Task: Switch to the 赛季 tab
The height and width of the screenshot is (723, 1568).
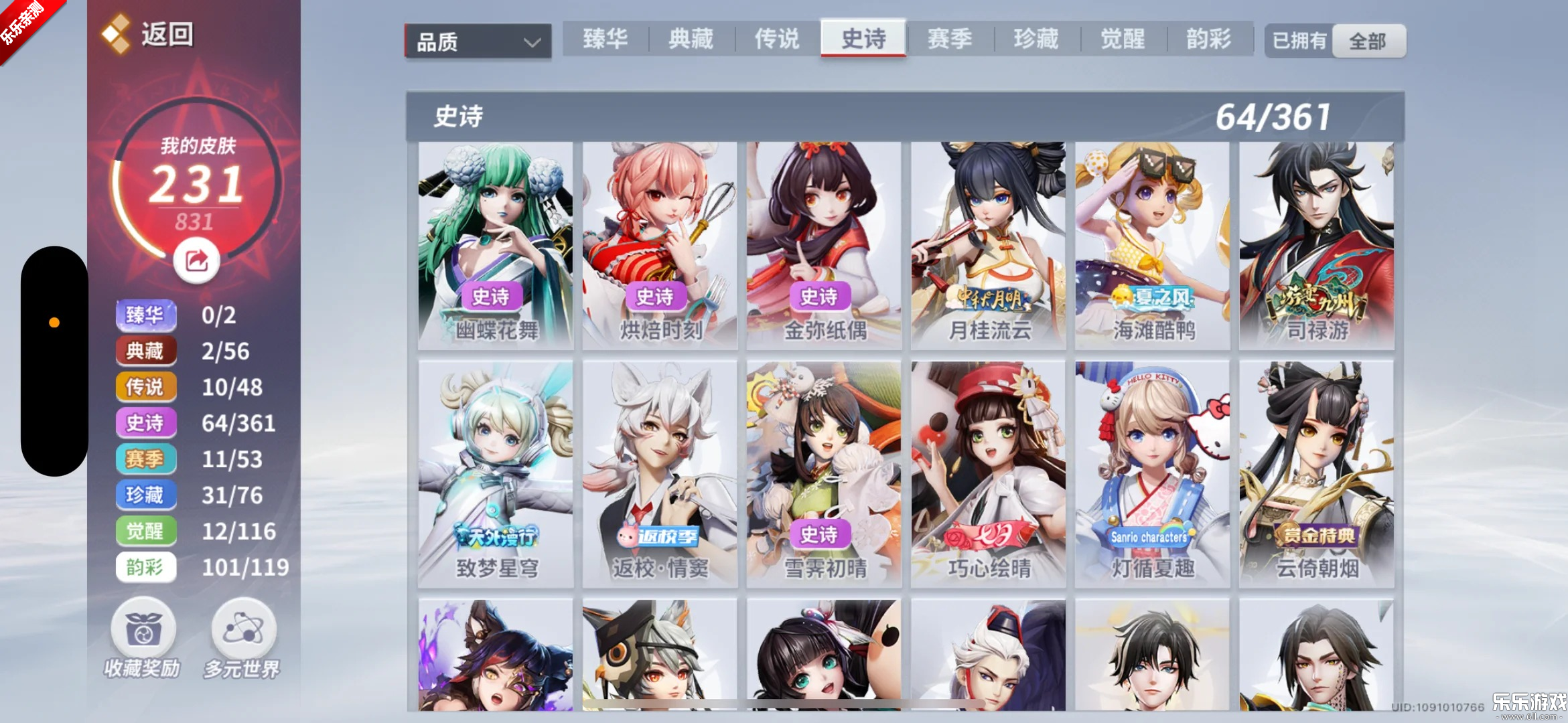Action: pos(950,39)
